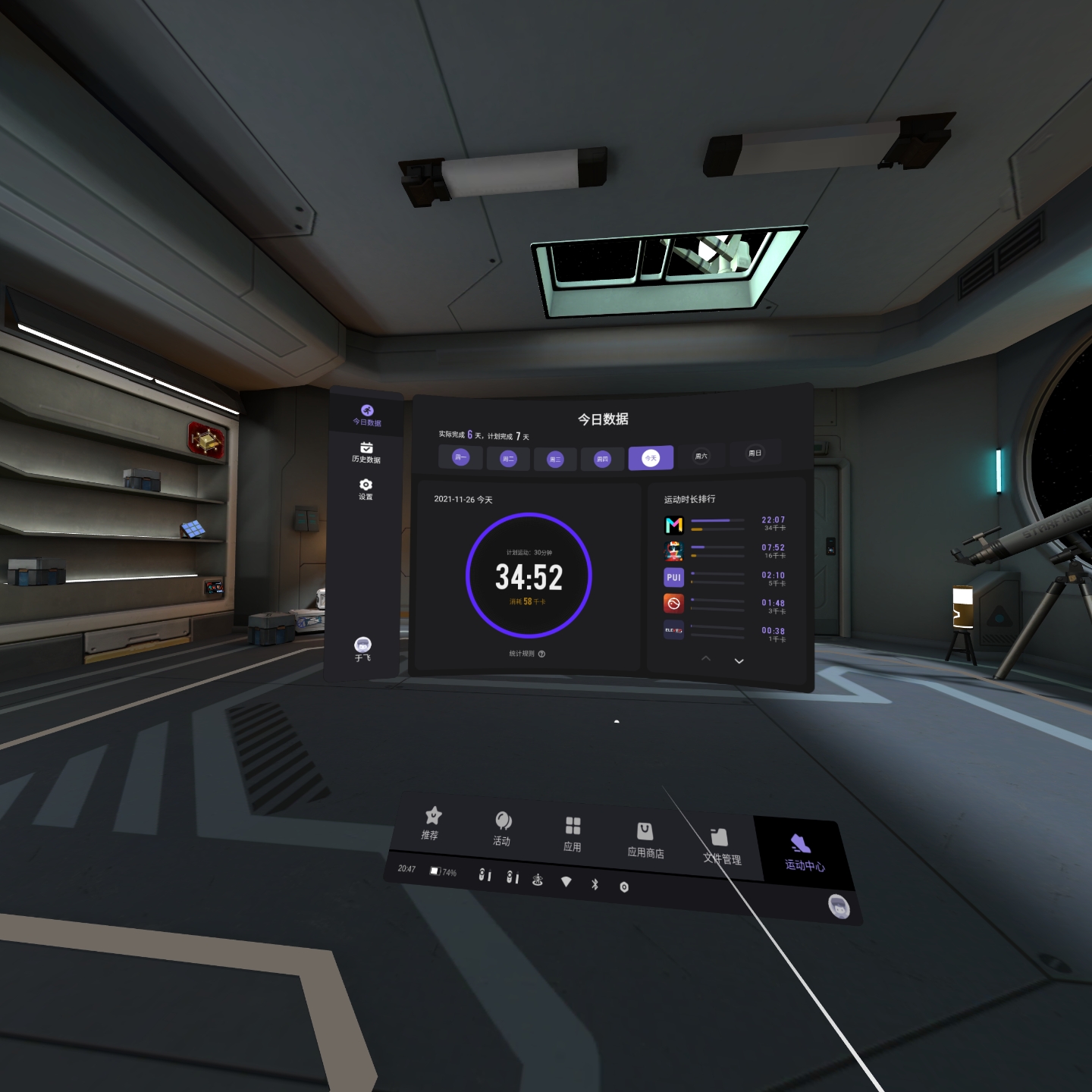This screenshot has width=1092, height=1092.
Task: Click the Bluetooth status icon
Action: 595,884
